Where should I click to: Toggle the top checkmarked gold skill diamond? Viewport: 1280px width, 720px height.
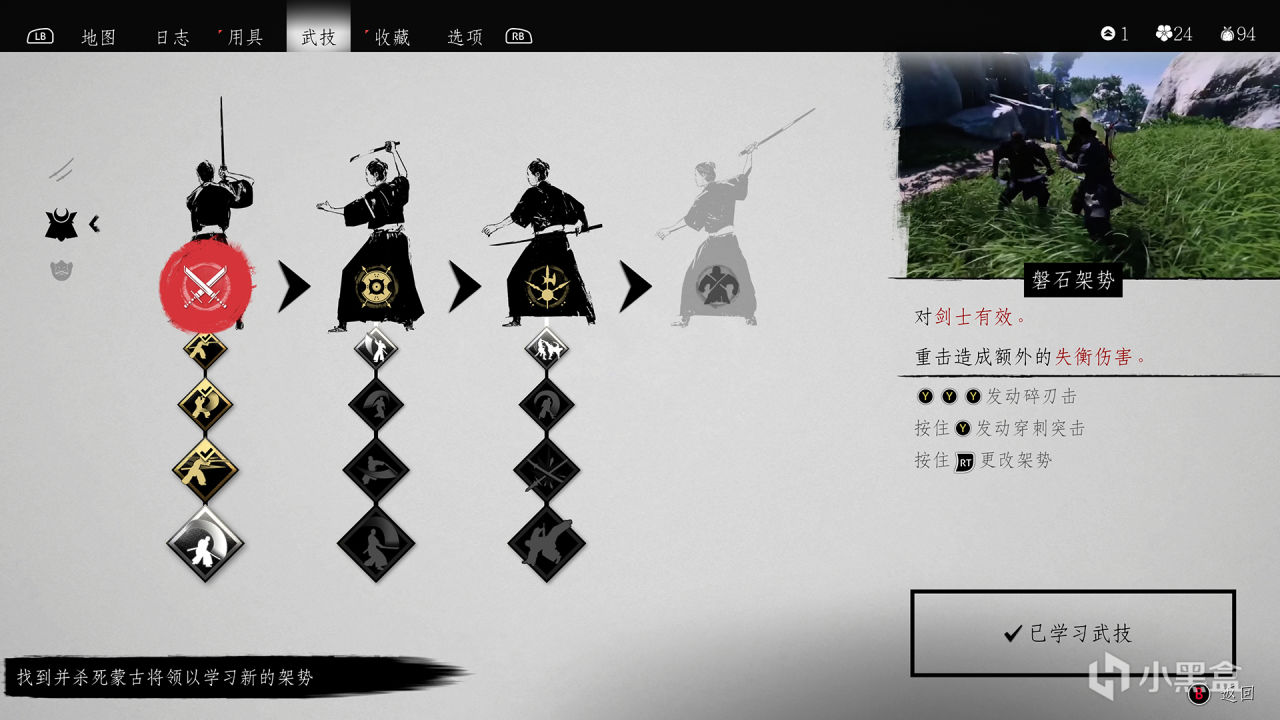pyautogui.click(x=204, y=349)
